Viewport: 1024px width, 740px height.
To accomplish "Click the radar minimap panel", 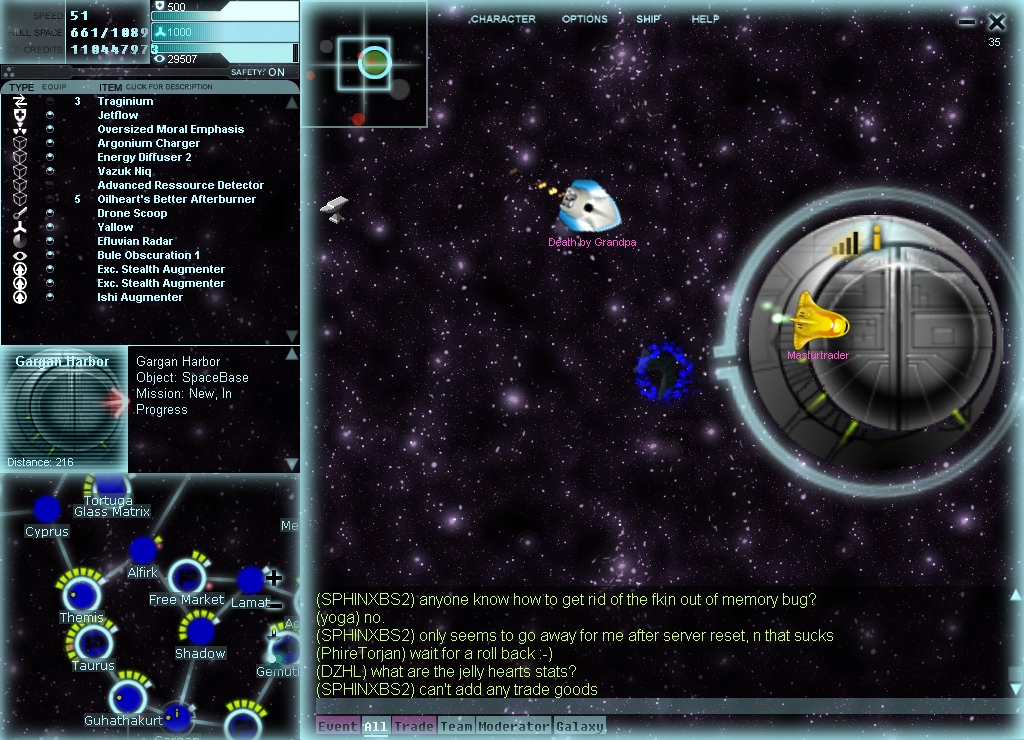I will [364, 64].
